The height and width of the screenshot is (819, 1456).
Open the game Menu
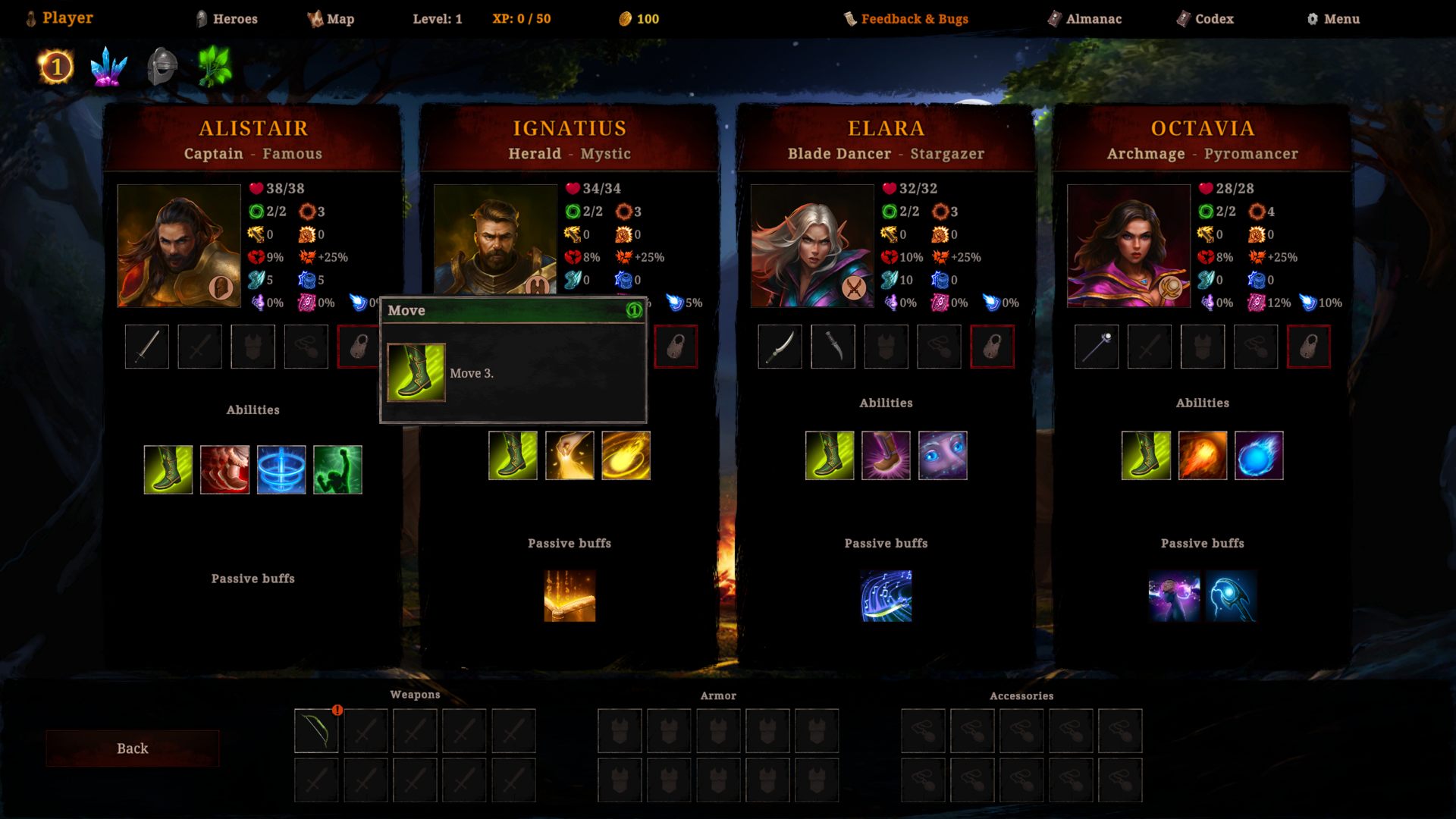pos(1333,19)
